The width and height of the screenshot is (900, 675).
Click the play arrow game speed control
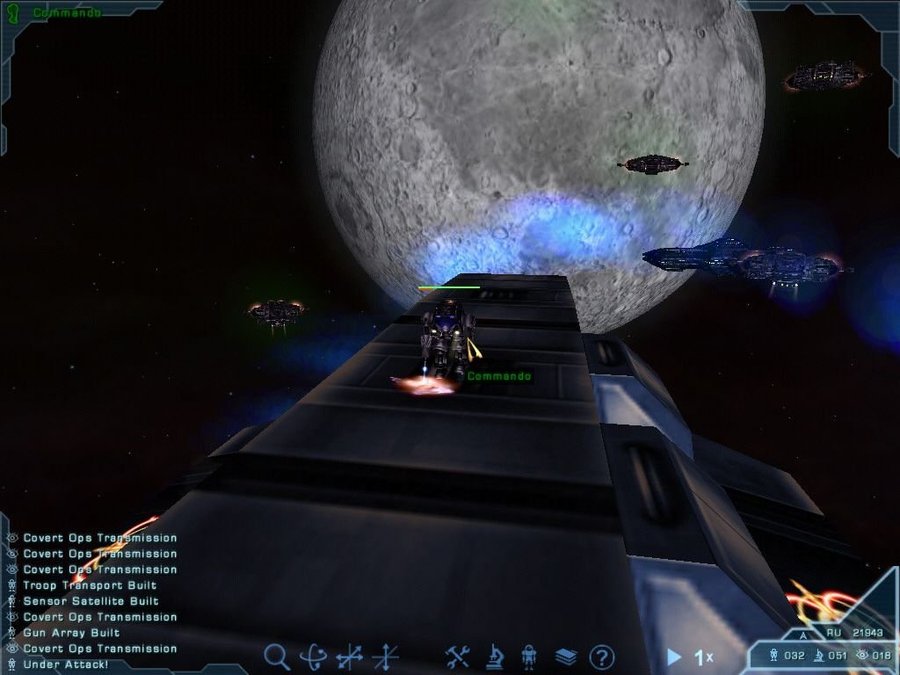coord(675,657)
